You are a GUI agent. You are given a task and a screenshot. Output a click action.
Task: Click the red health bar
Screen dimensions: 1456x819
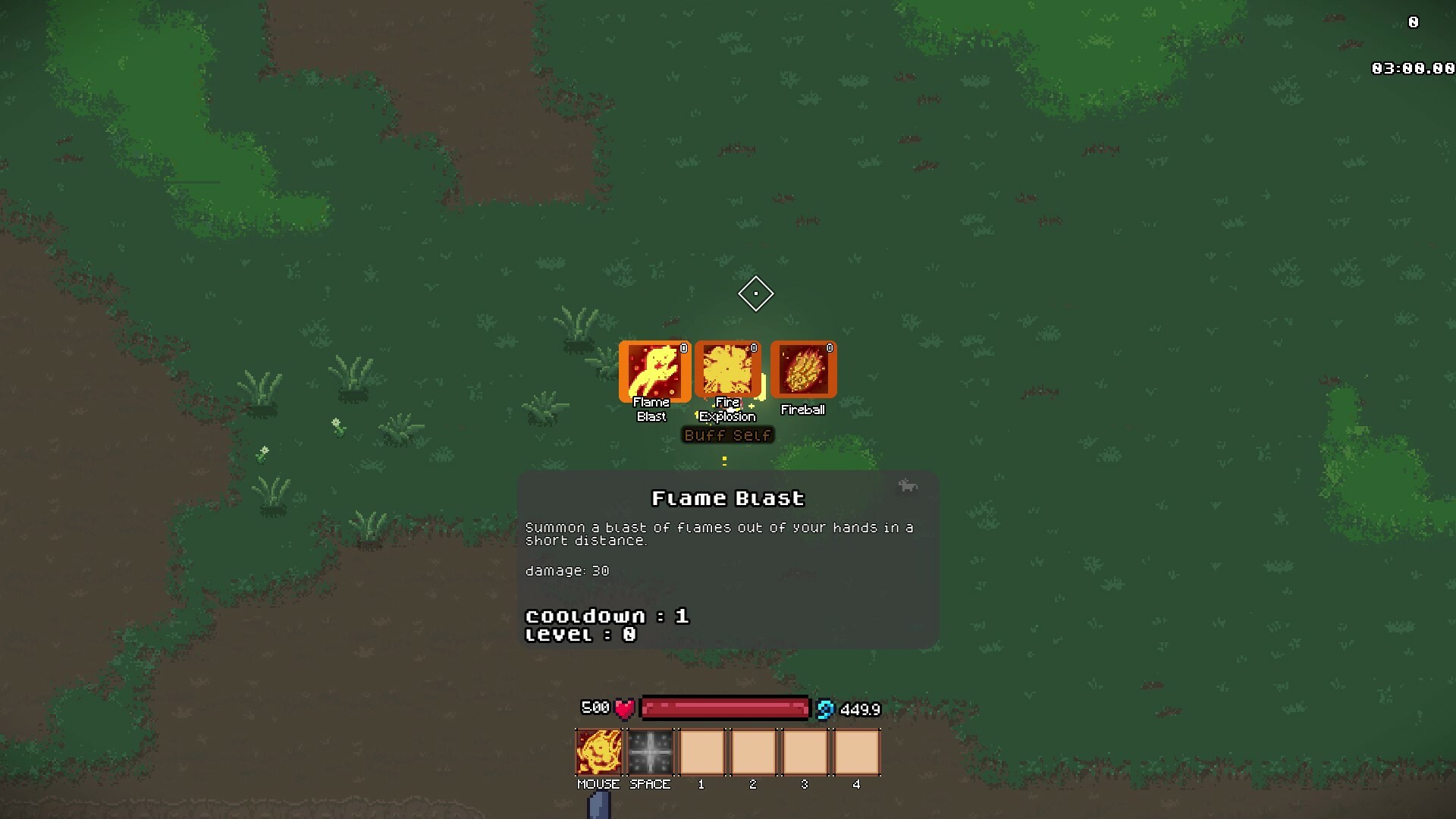[x=724, y=708]
